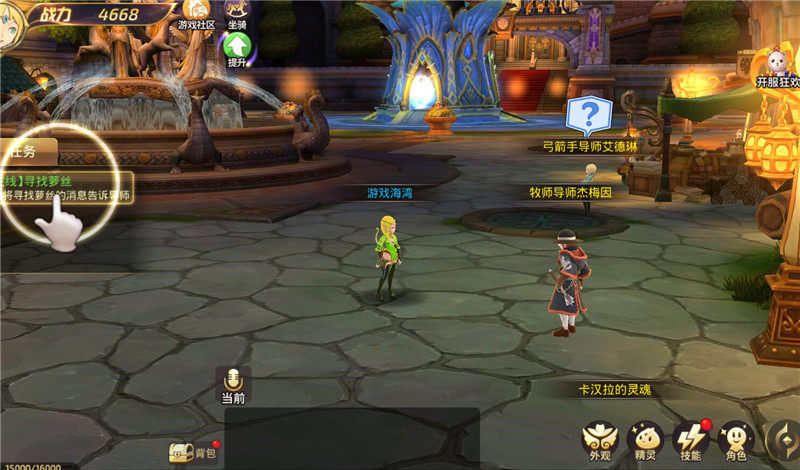
Task: Activate the 当前 voice chat microphone
Action: (x=233, y=380)
